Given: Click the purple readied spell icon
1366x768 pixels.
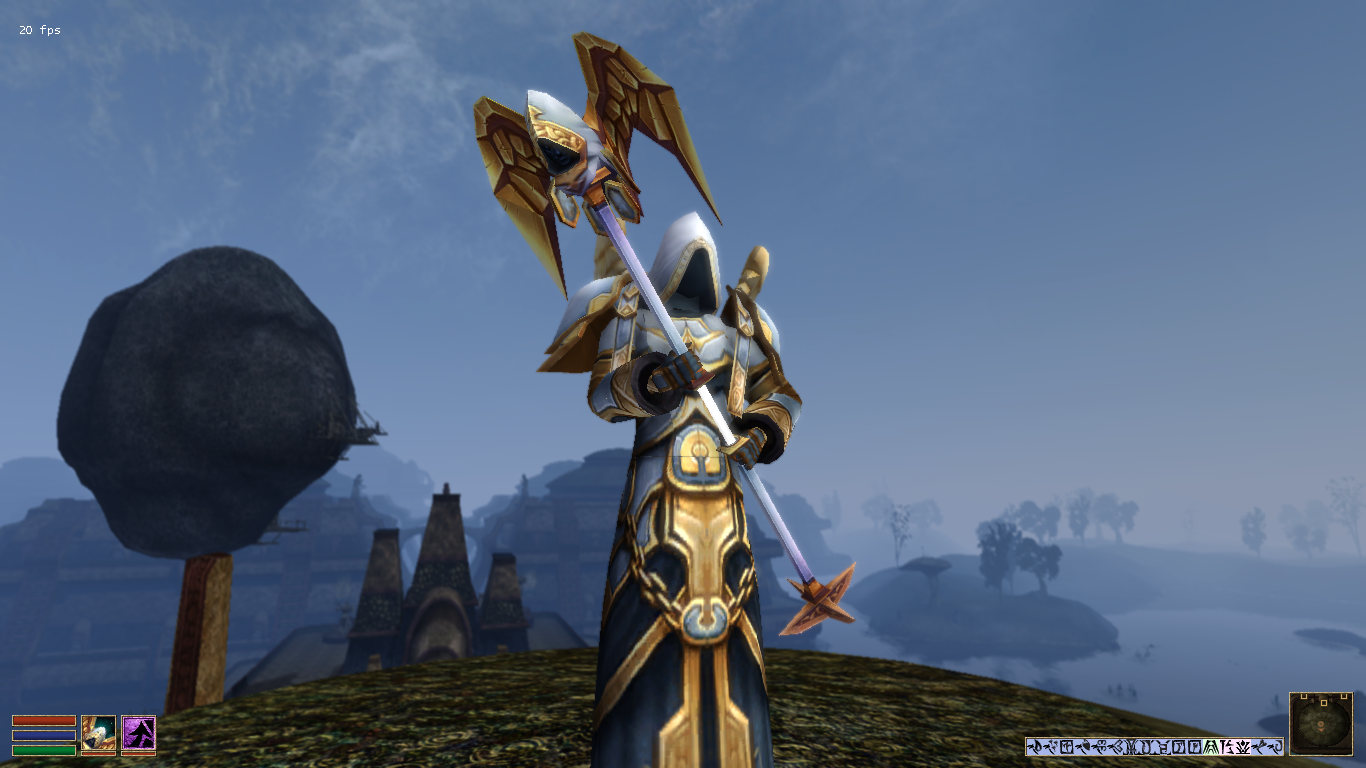Looking at the screenshot, I should click(x=139, y=733).
